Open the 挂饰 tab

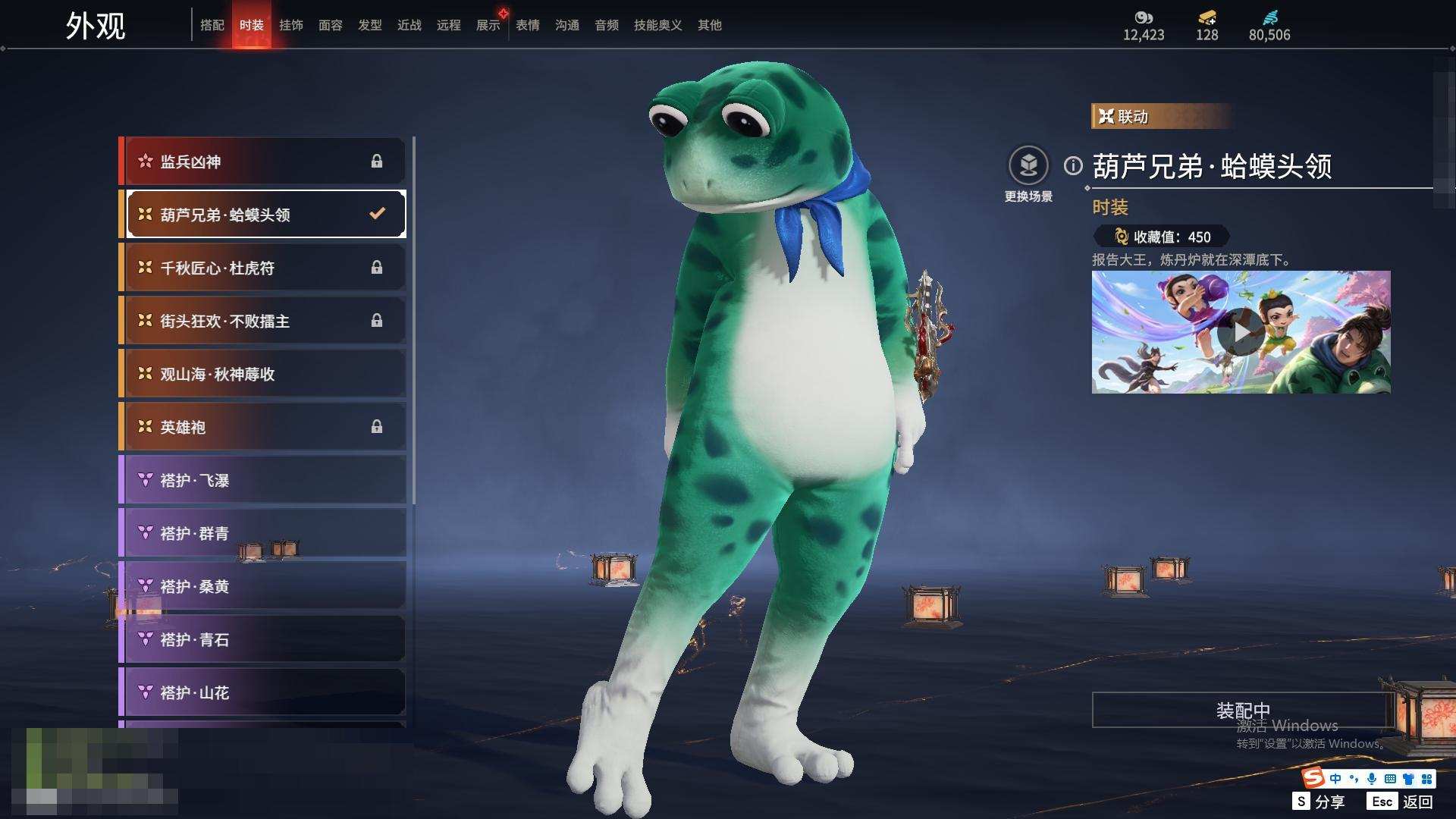point(290,25)
